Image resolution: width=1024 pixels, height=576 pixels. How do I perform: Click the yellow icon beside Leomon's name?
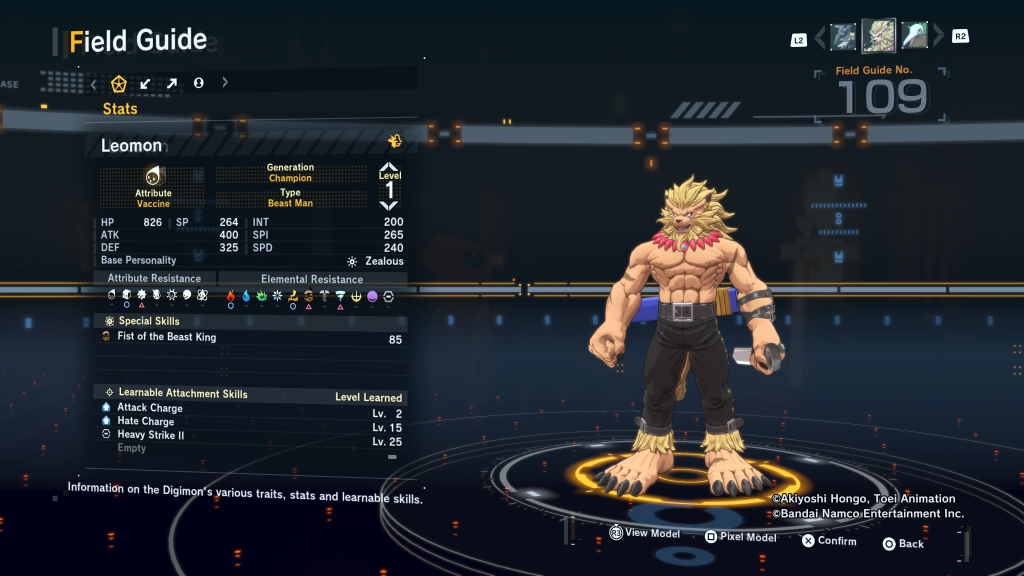(395, 141)
